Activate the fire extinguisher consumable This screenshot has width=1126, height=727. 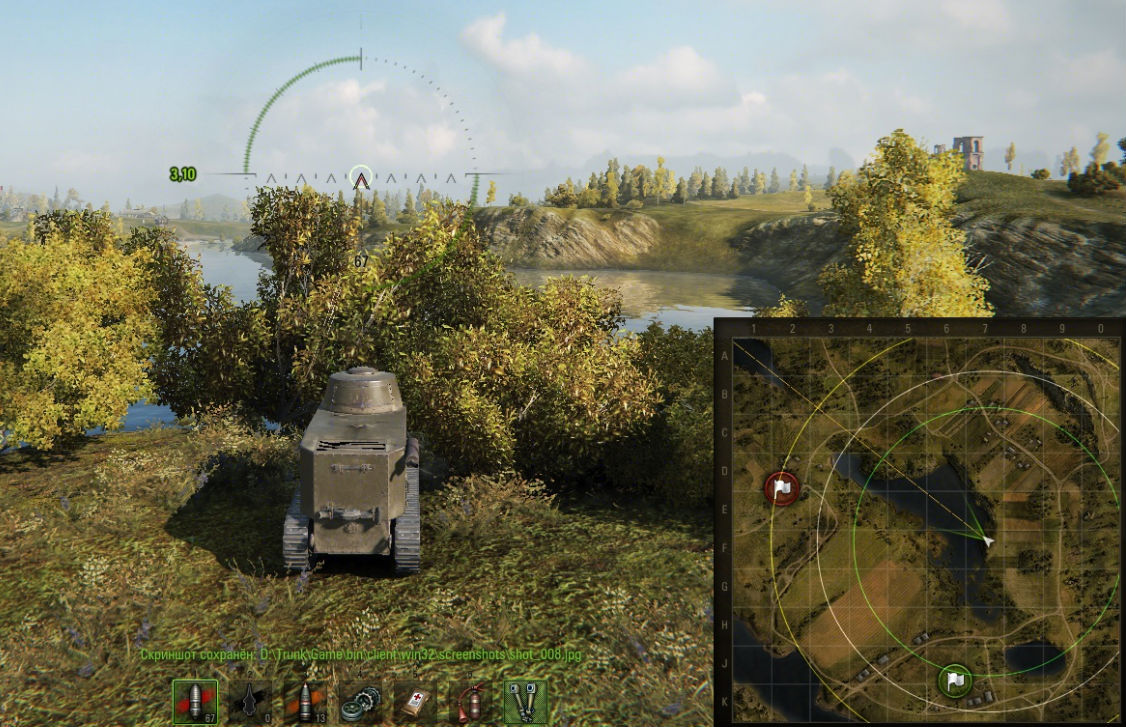click(469, 702)
